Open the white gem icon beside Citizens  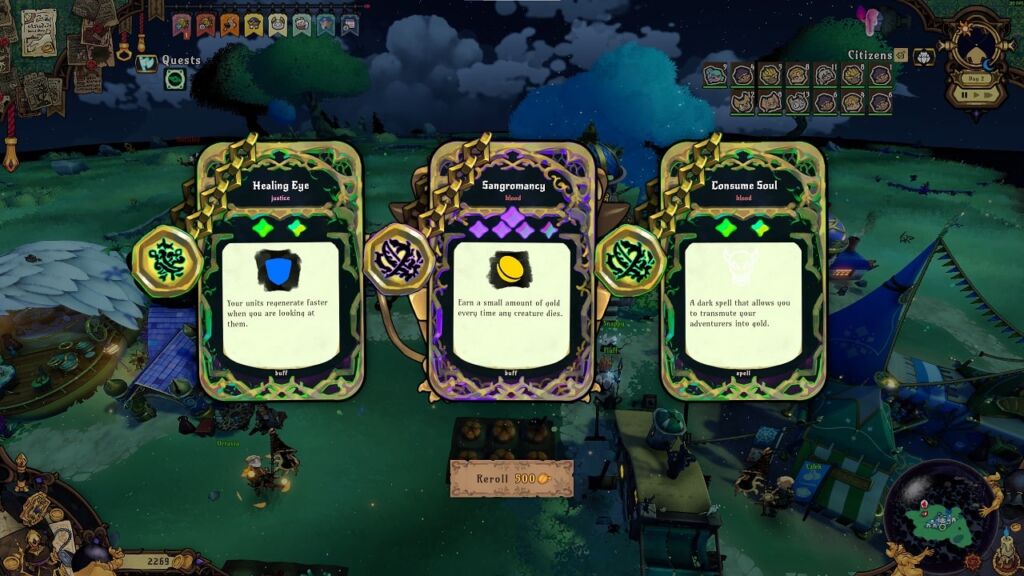924,55
